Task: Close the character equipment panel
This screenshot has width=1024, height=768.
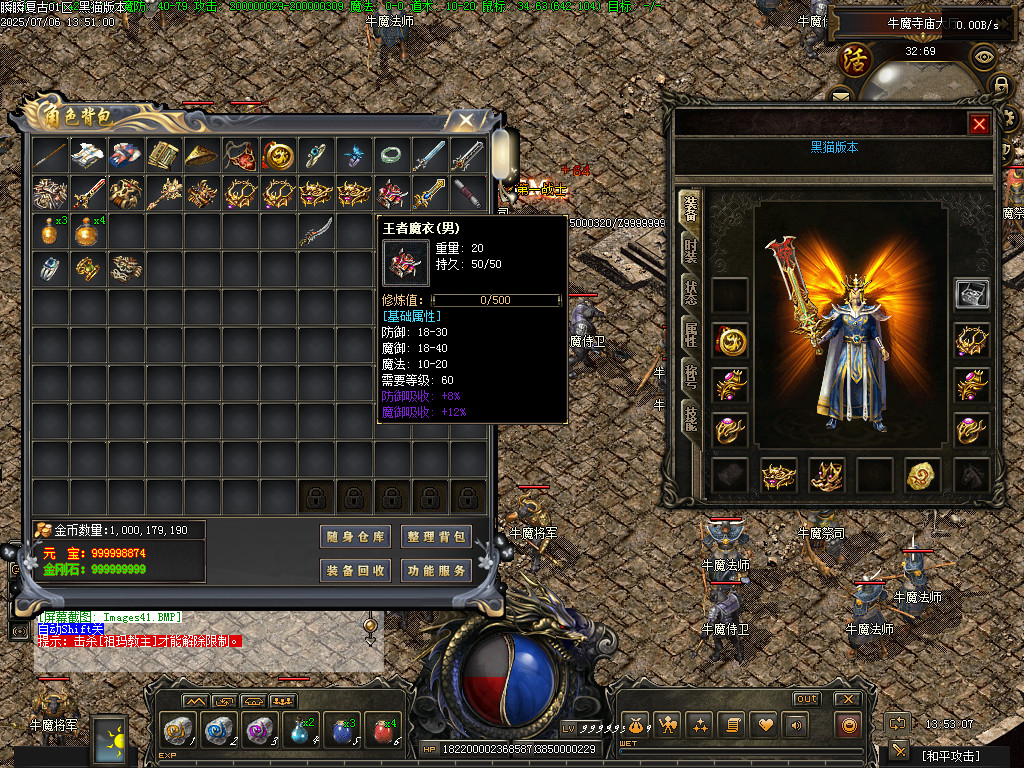Action: [979, 124]
